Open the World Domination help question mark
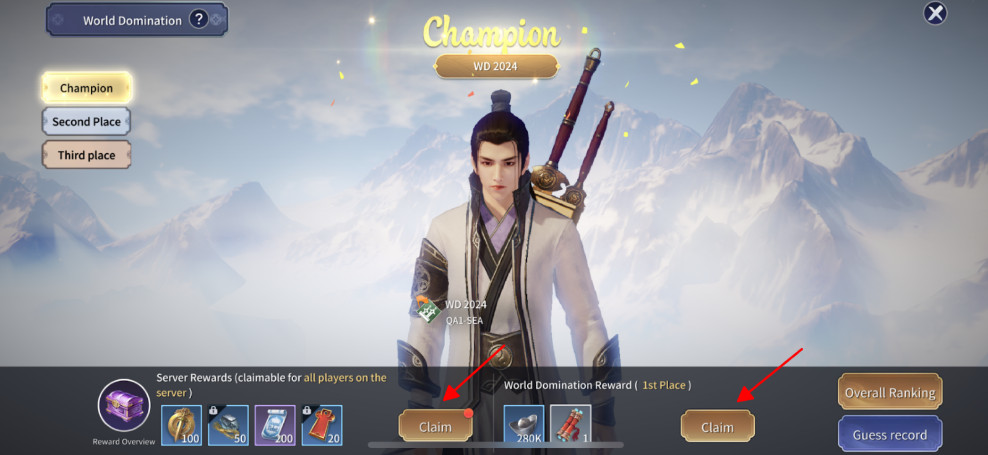 (198, 19)
